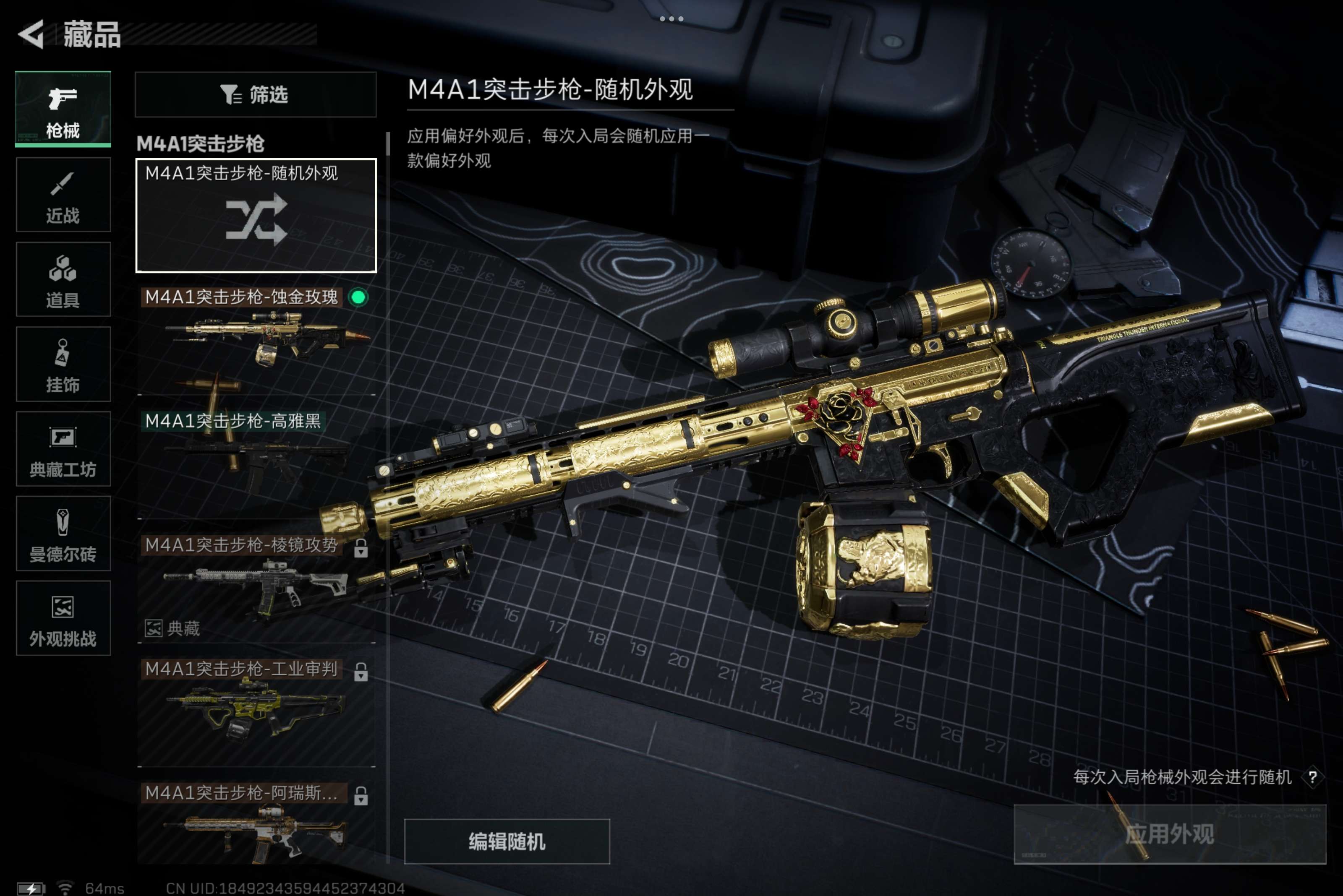The image size is (1343, 896).
Task: Show the 挂饰 charms category
Action: 63,364
